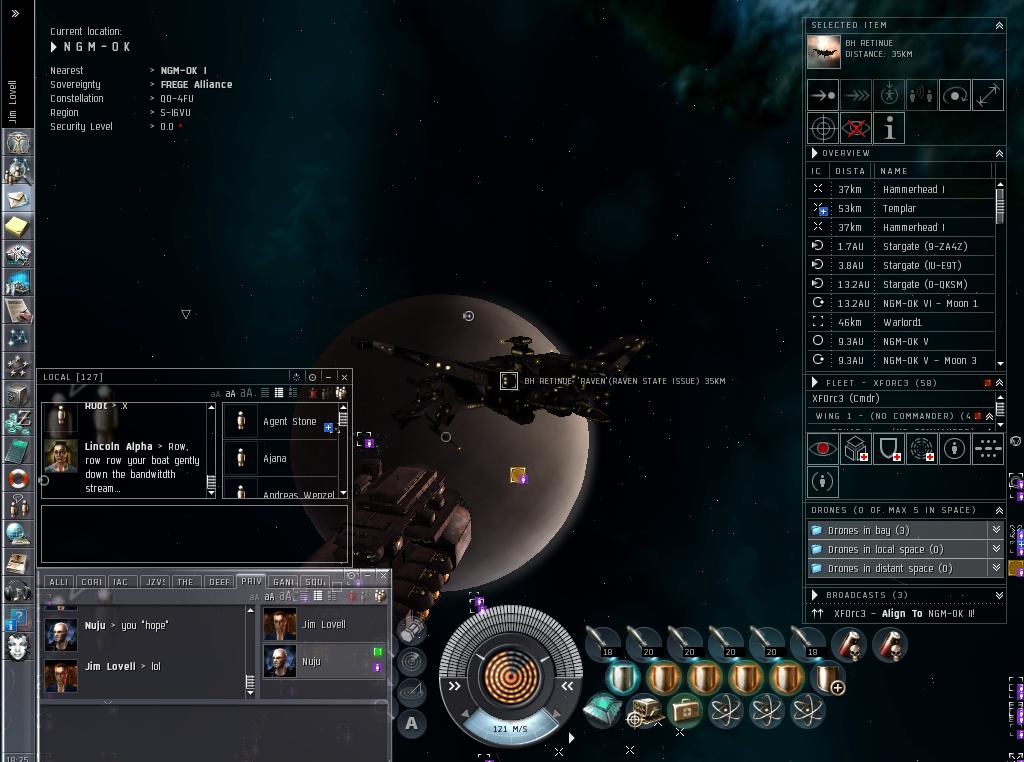Click the 121 M/S speed gauge
The height and width of the screenshot is (762, 1024).
tap(510, 729)
